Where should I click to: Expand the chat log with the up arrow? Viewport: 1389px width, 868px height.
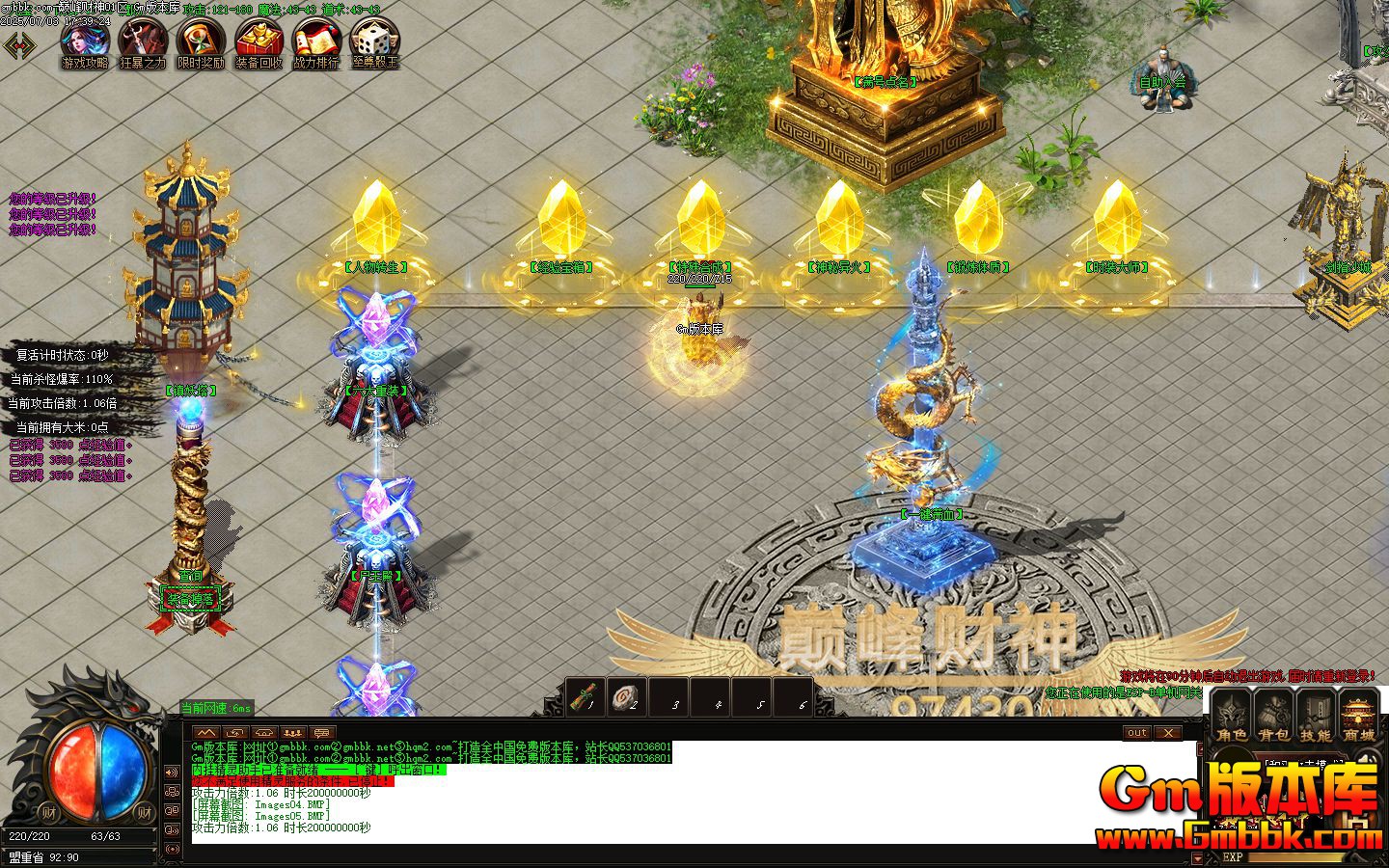[206, 733]
